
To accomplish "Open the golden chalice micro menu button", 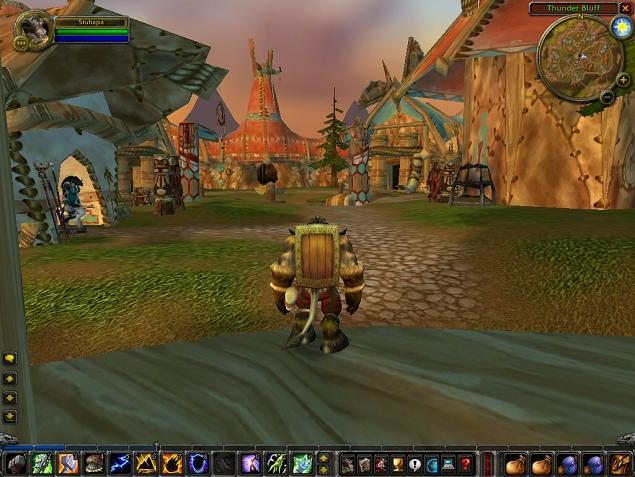I will pos(398,464).
